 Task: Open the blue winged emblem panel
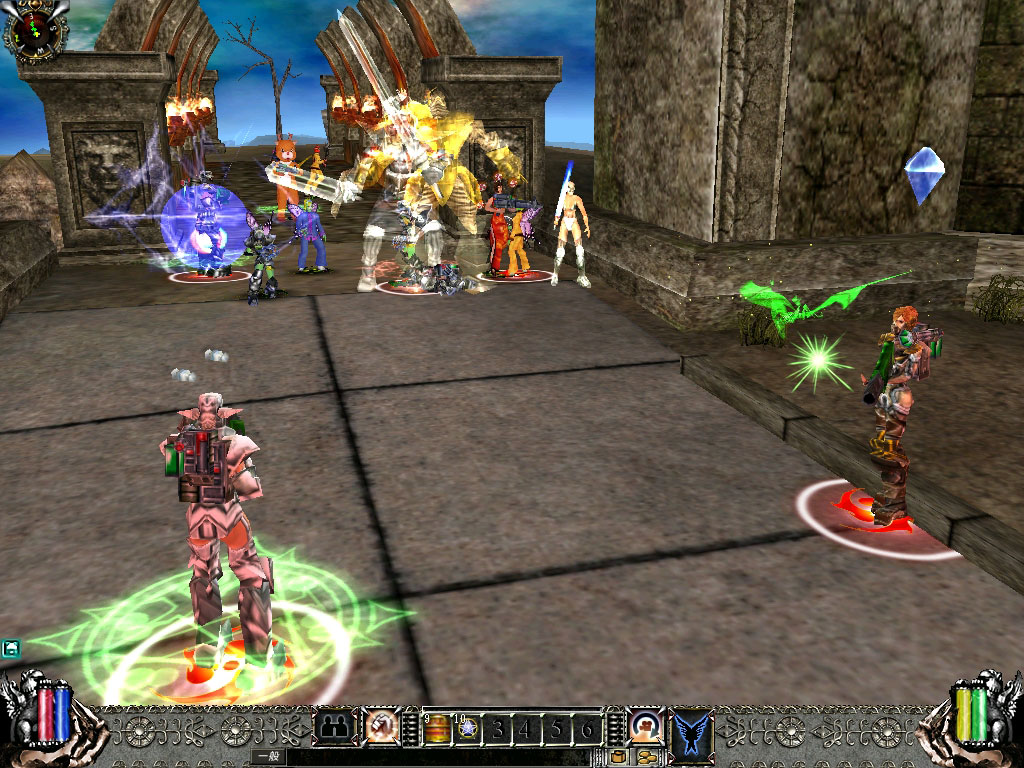click(x=692, y=729)
